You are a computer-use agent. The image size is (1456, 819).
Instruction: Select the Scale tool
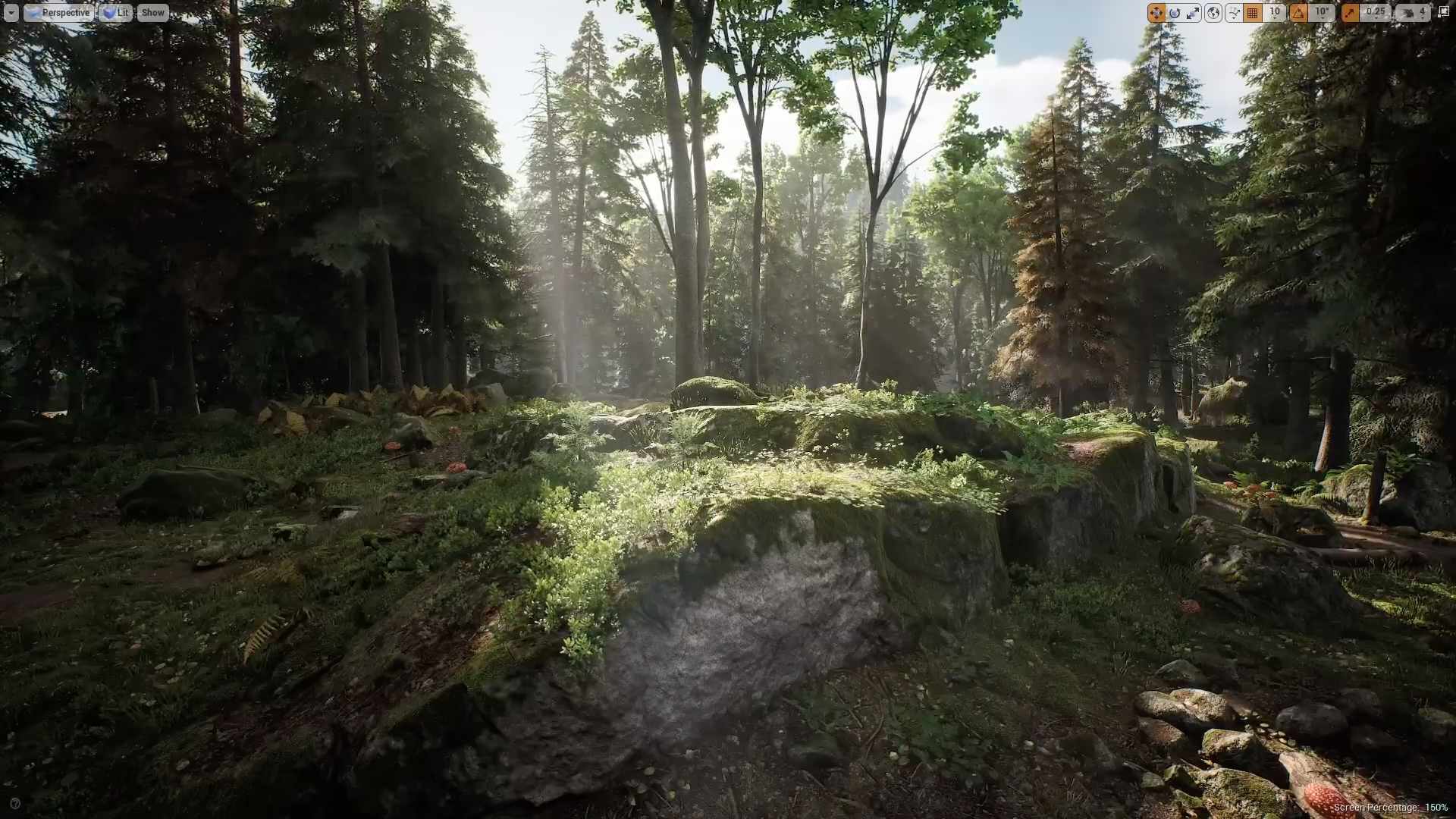coord(1192,12)
